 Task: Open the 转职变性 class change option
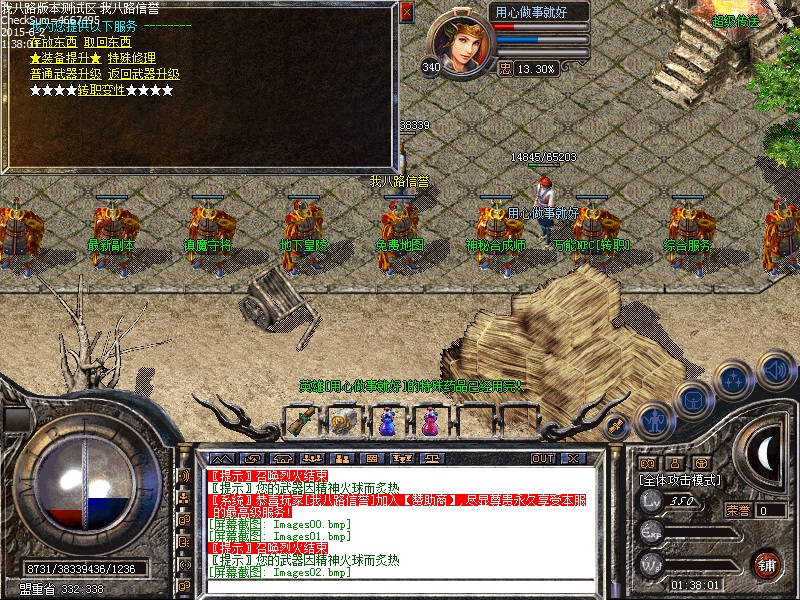[x=101, y=90]
